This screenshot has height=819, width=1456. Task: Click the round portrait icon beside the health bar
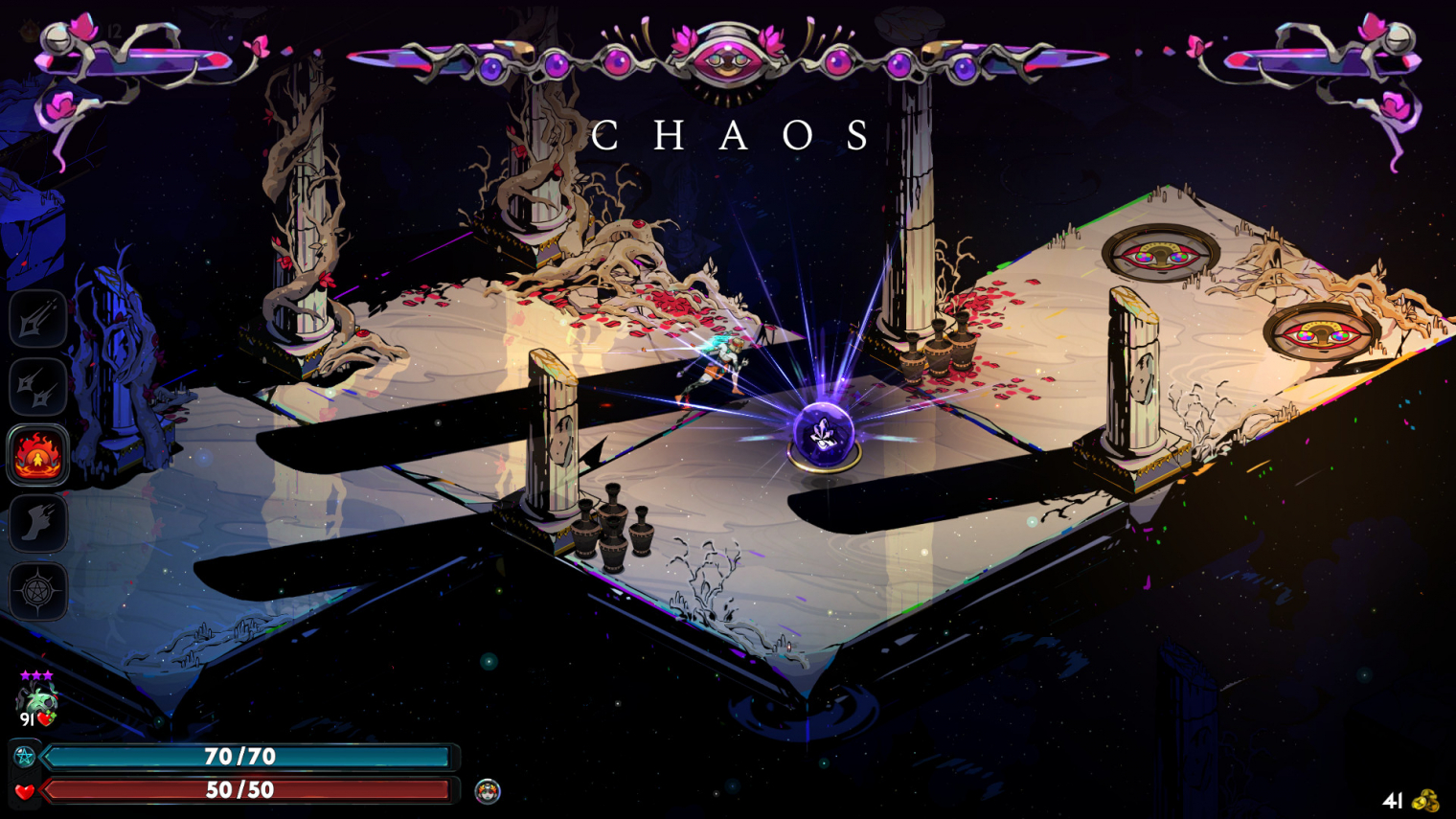(488, 791)
